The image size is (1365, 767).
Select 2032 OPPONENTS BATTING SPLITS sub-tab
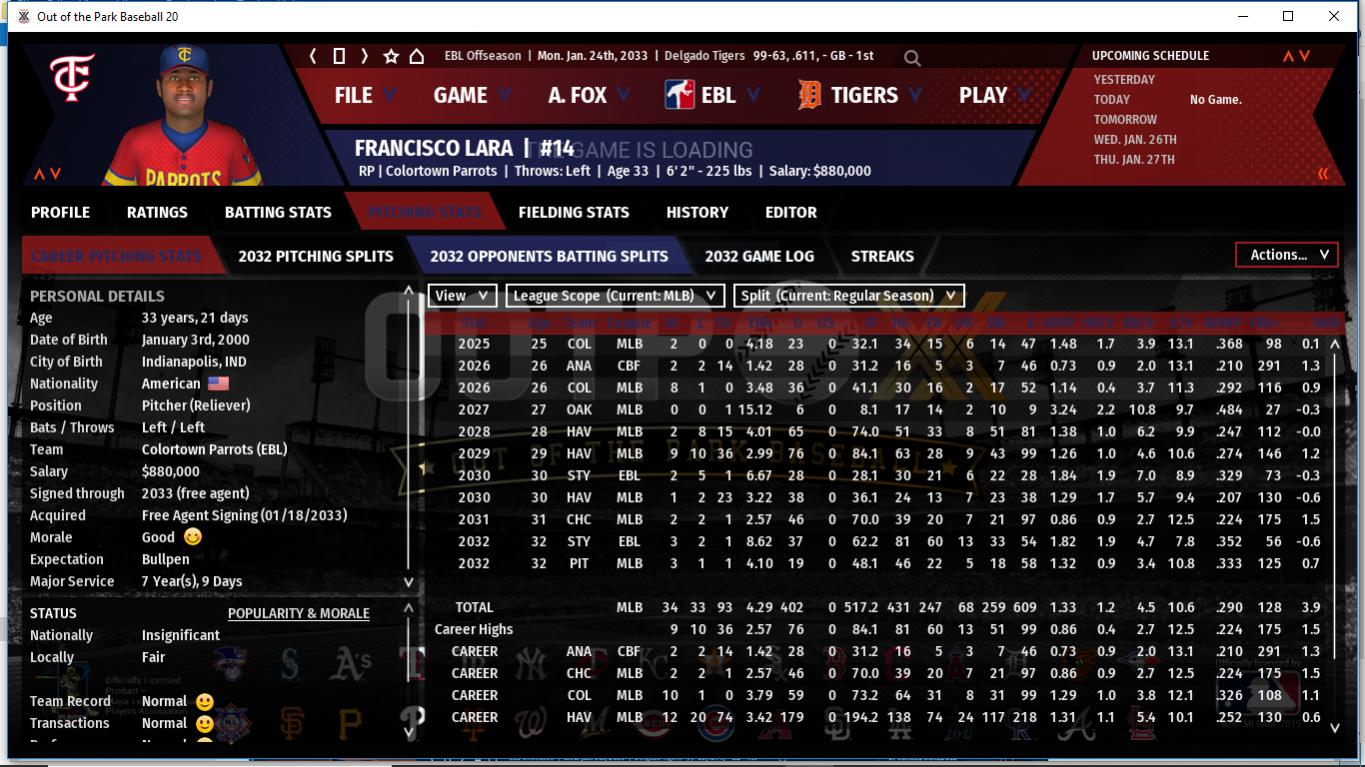[x=549, y=256]
